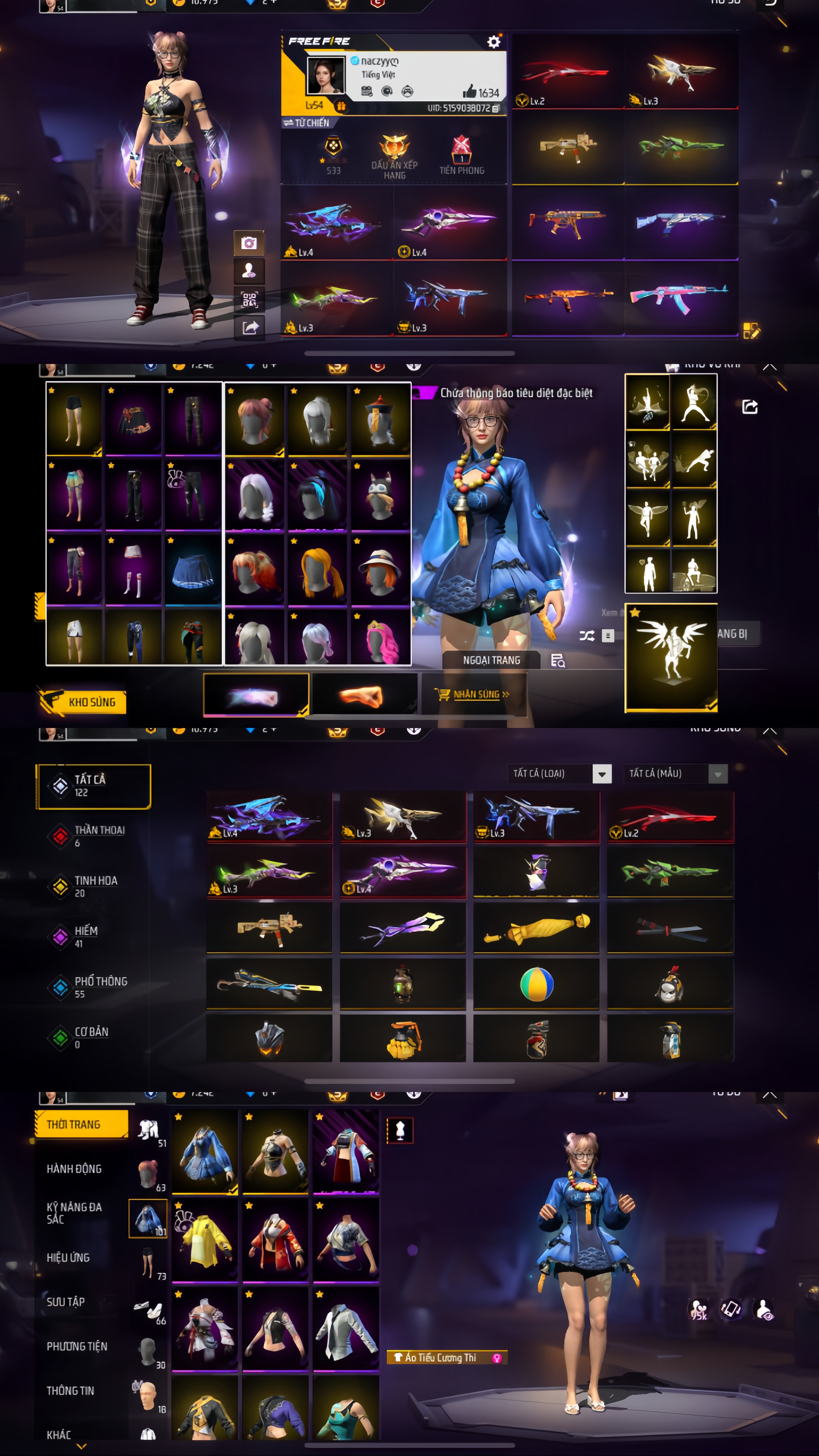
Task: Open the KỸ NĂNG ĐA SẮC tab
Action: pyautogui.click(x=74, y=1213)
